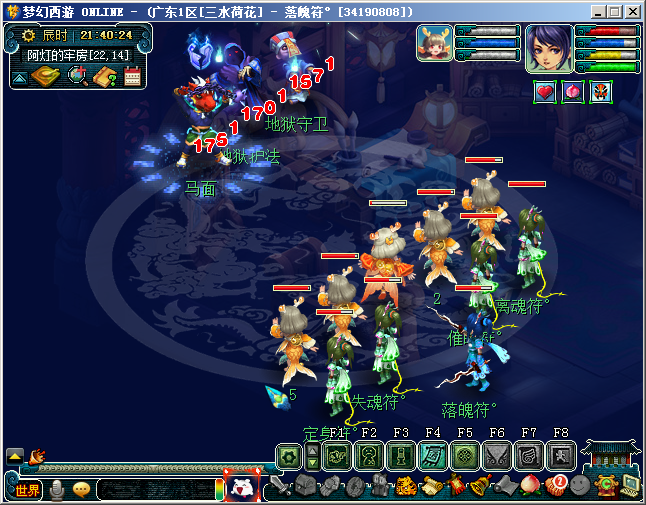
Task: Select the pet portrait with antlers
Action: coord(434,43)
